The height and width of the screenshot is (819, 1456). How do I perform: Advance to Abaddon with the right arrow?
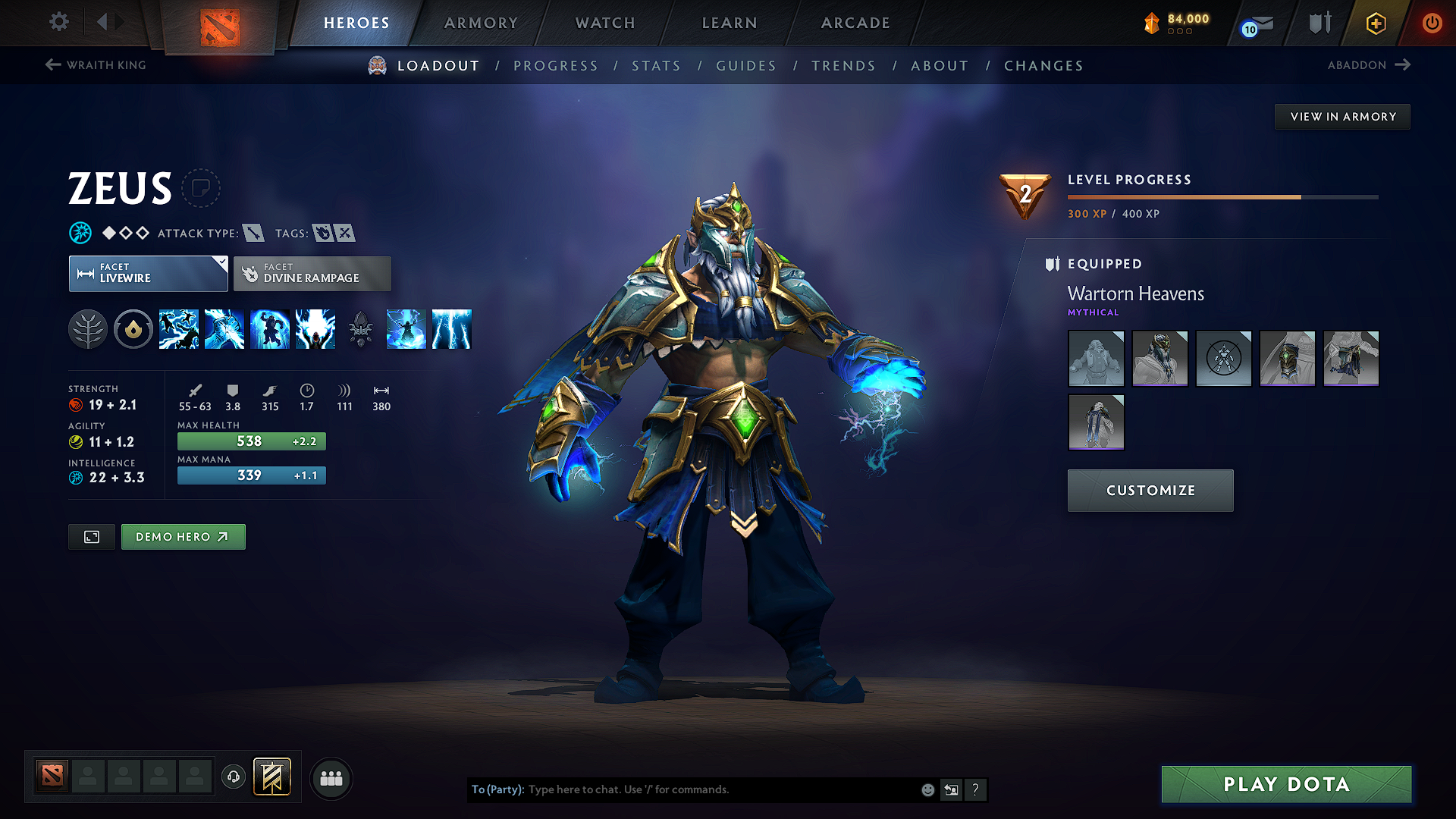coord(1402,65)
